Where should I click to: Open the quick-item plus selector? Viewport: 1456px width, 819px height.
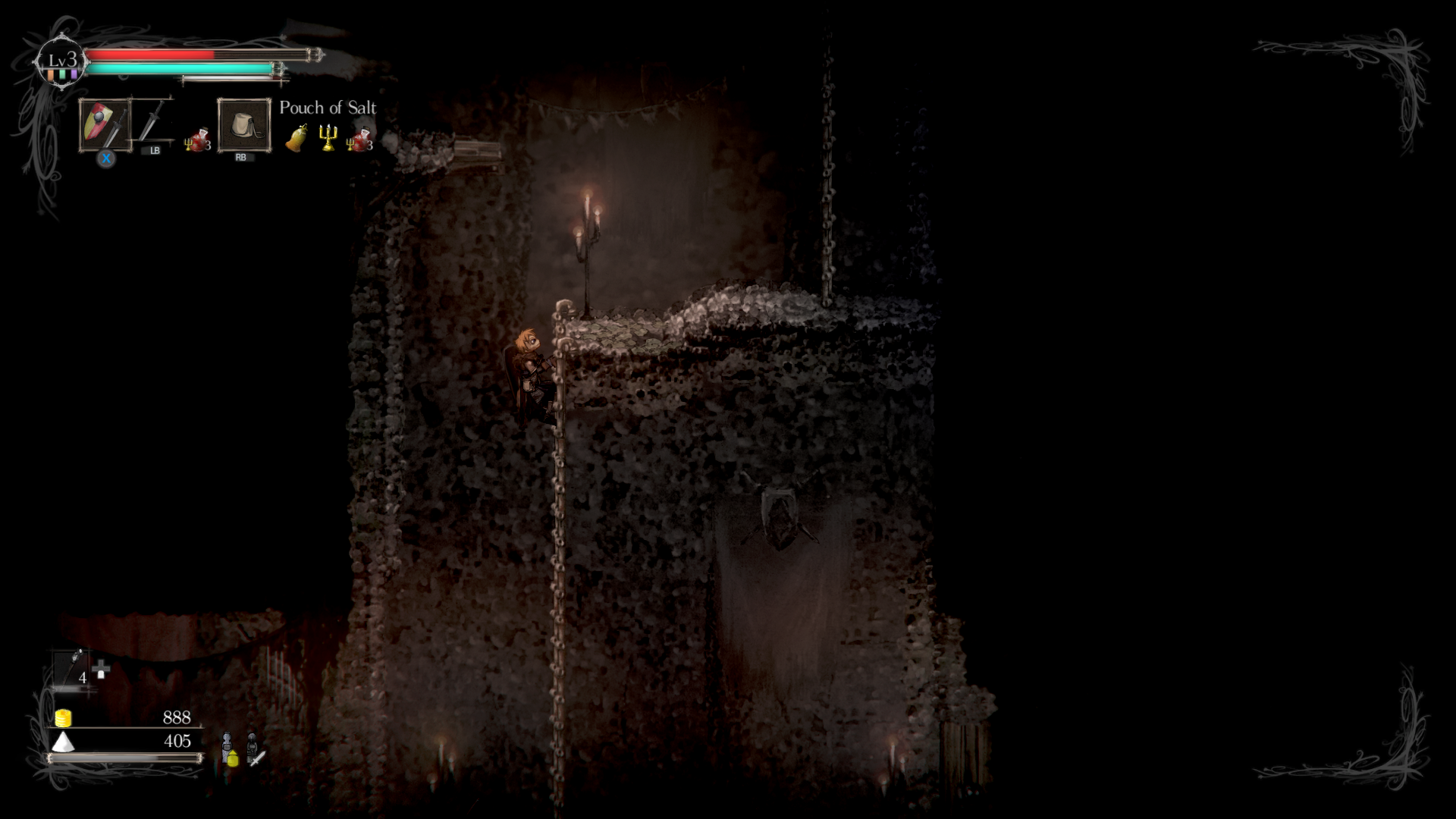coord(101,669)
